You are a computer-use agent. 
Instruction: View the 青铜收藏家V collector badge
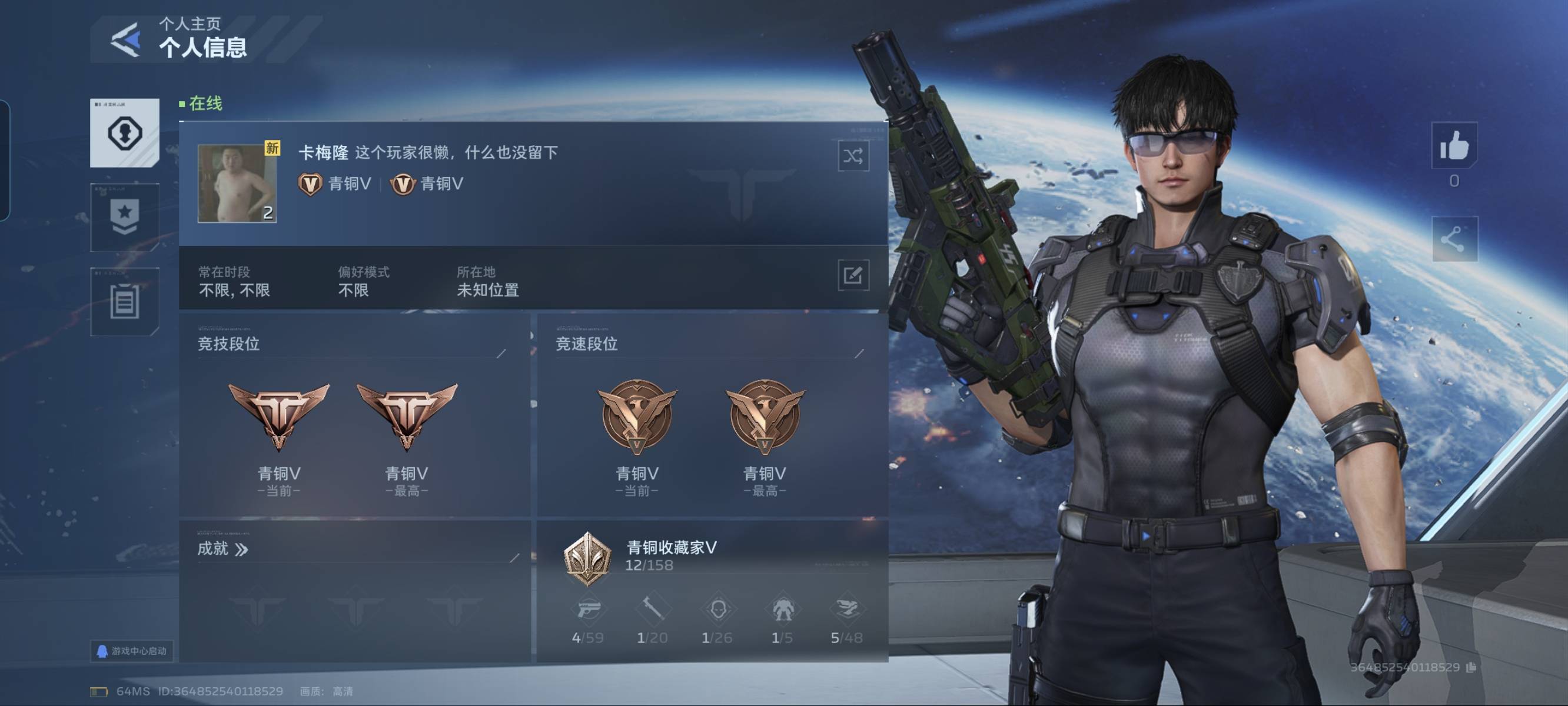587,559
